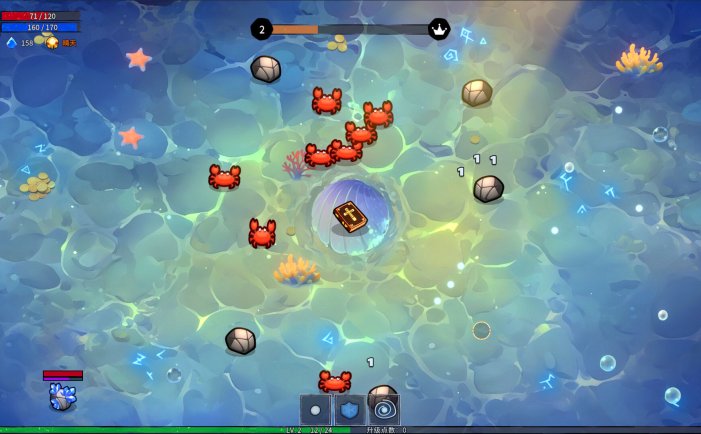701x434 pixels.
Task: Use the blue shield ability
Action: pos(350,409)
